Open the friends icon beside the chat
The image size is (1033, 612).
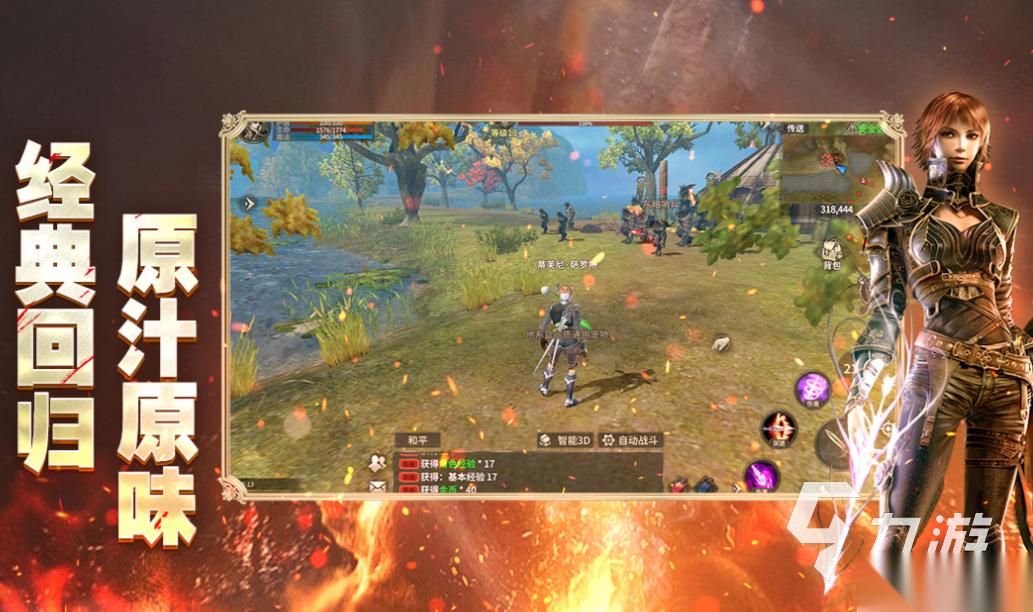pos(377,462)
